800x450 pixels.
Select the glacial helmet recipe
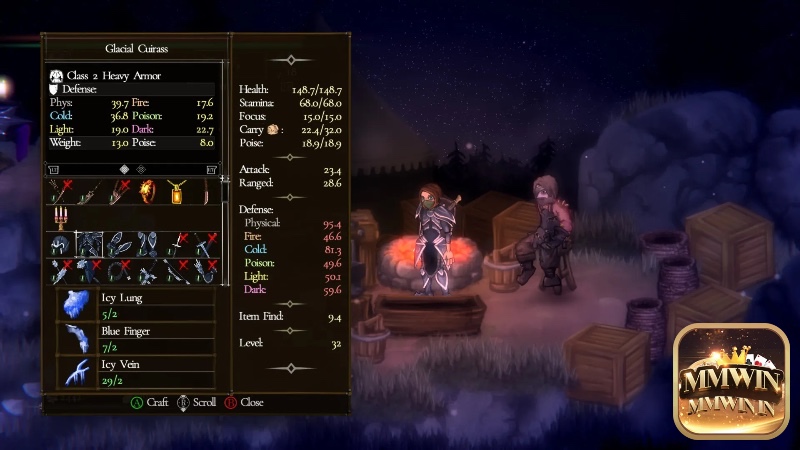coord(61,244)
